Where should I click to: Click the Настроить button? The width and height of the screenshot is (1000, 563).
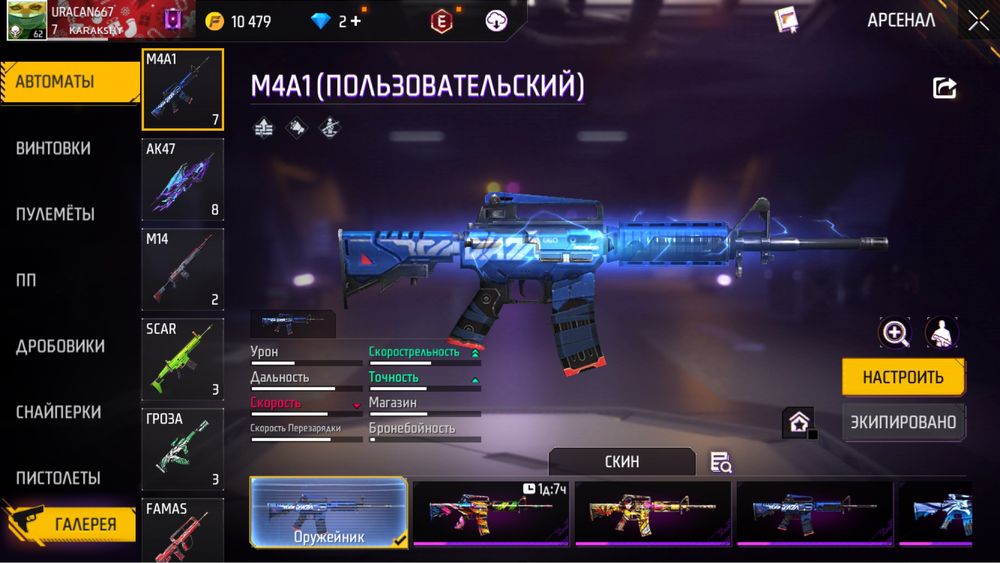903,378
